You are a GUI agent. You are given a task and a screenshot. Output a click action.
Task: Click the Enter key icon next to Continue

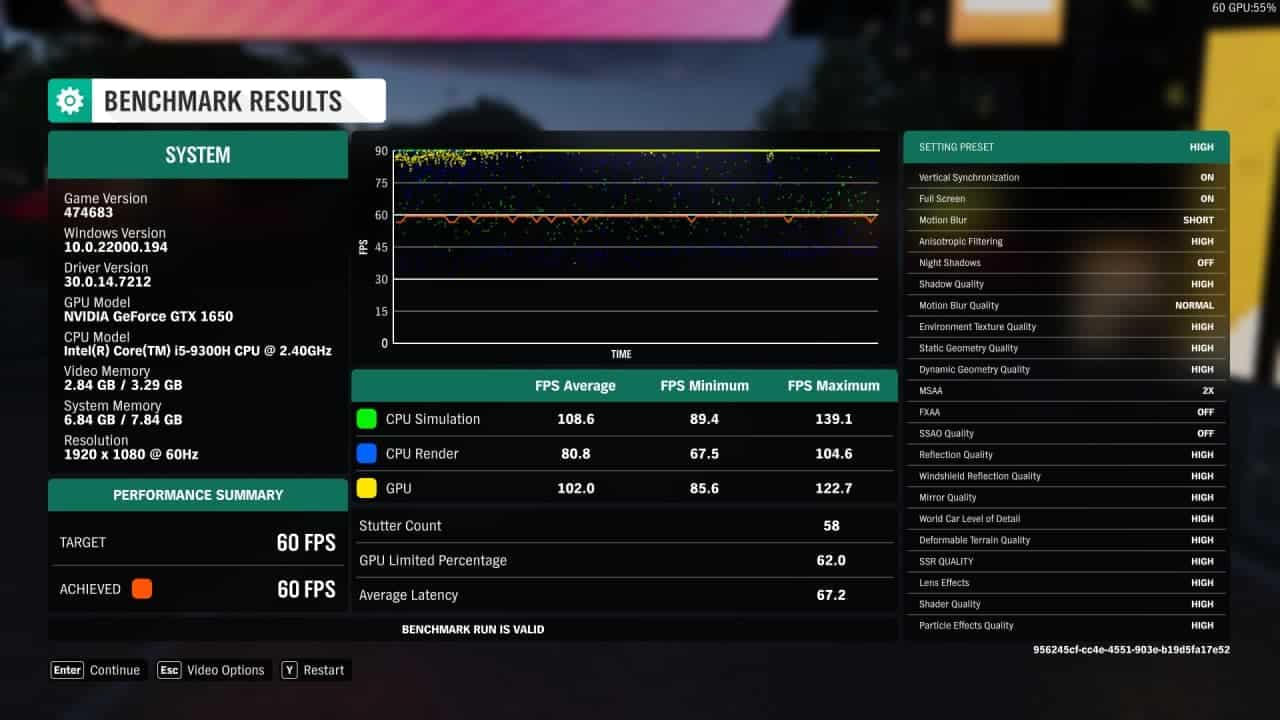pos(66,670)
